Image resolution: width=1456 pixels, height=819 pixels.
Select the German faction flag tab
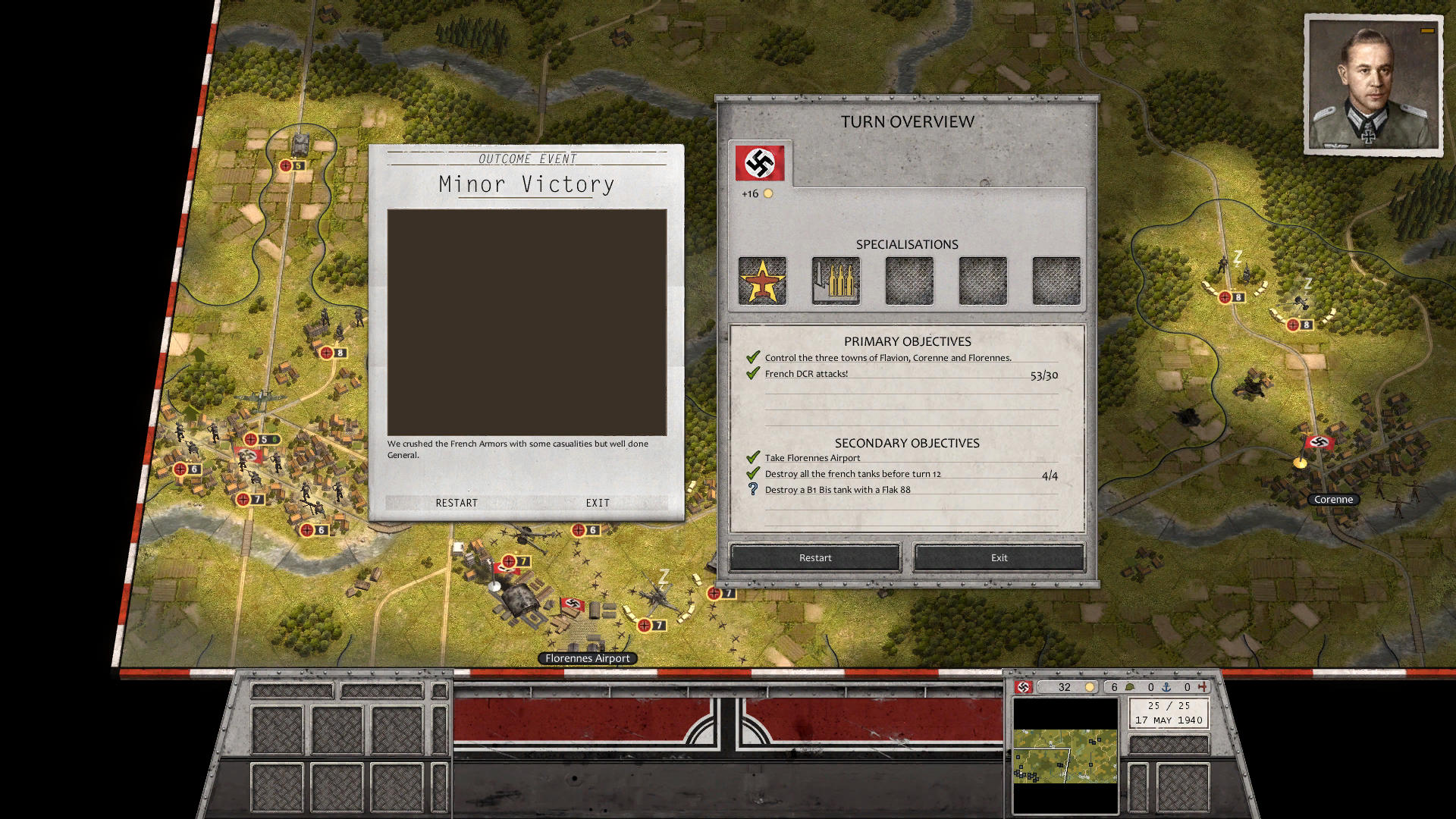pyautogui.click(x=760, y=163)
